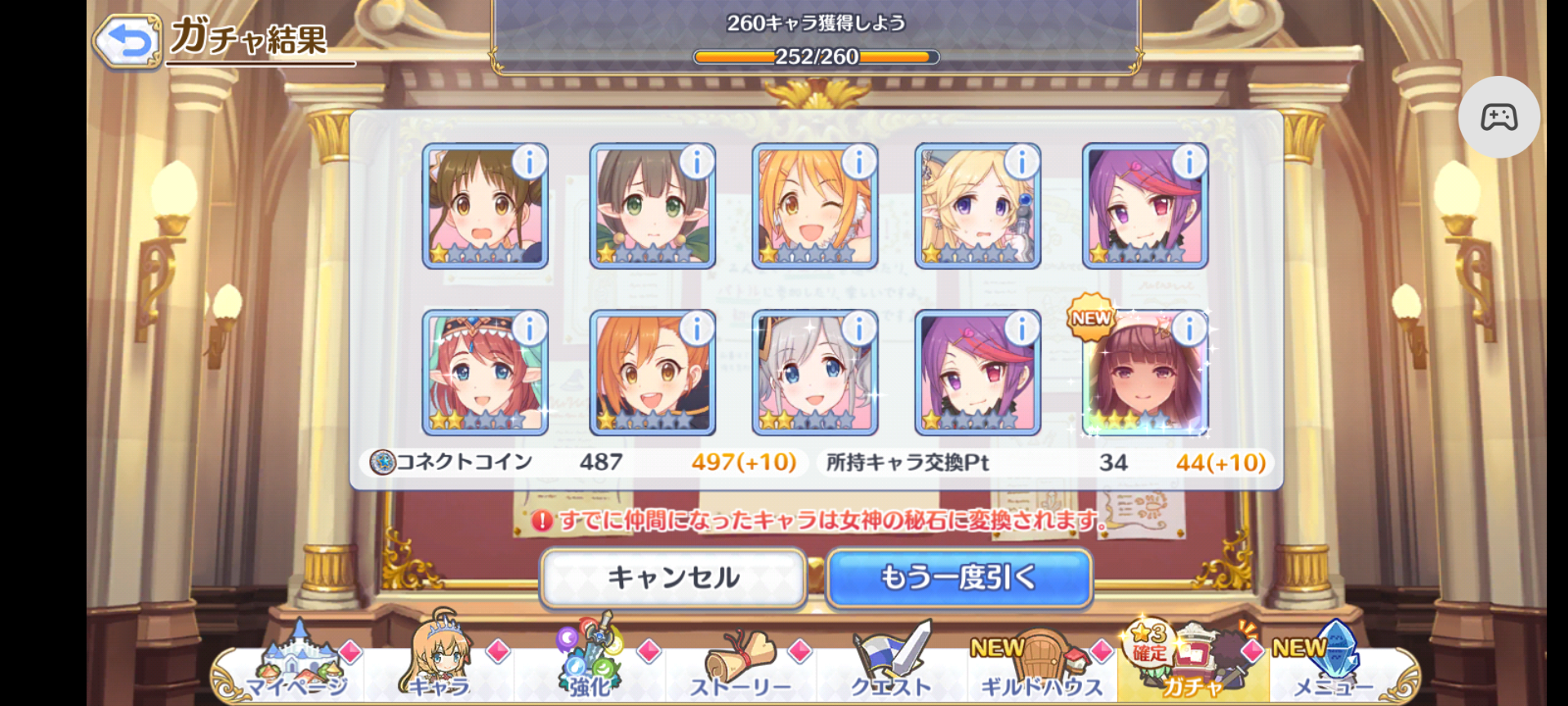The width and height of the screenshot is (1568, 706).
Task: Pull again with もう一度引く button
Action: [x=959, y=578]
